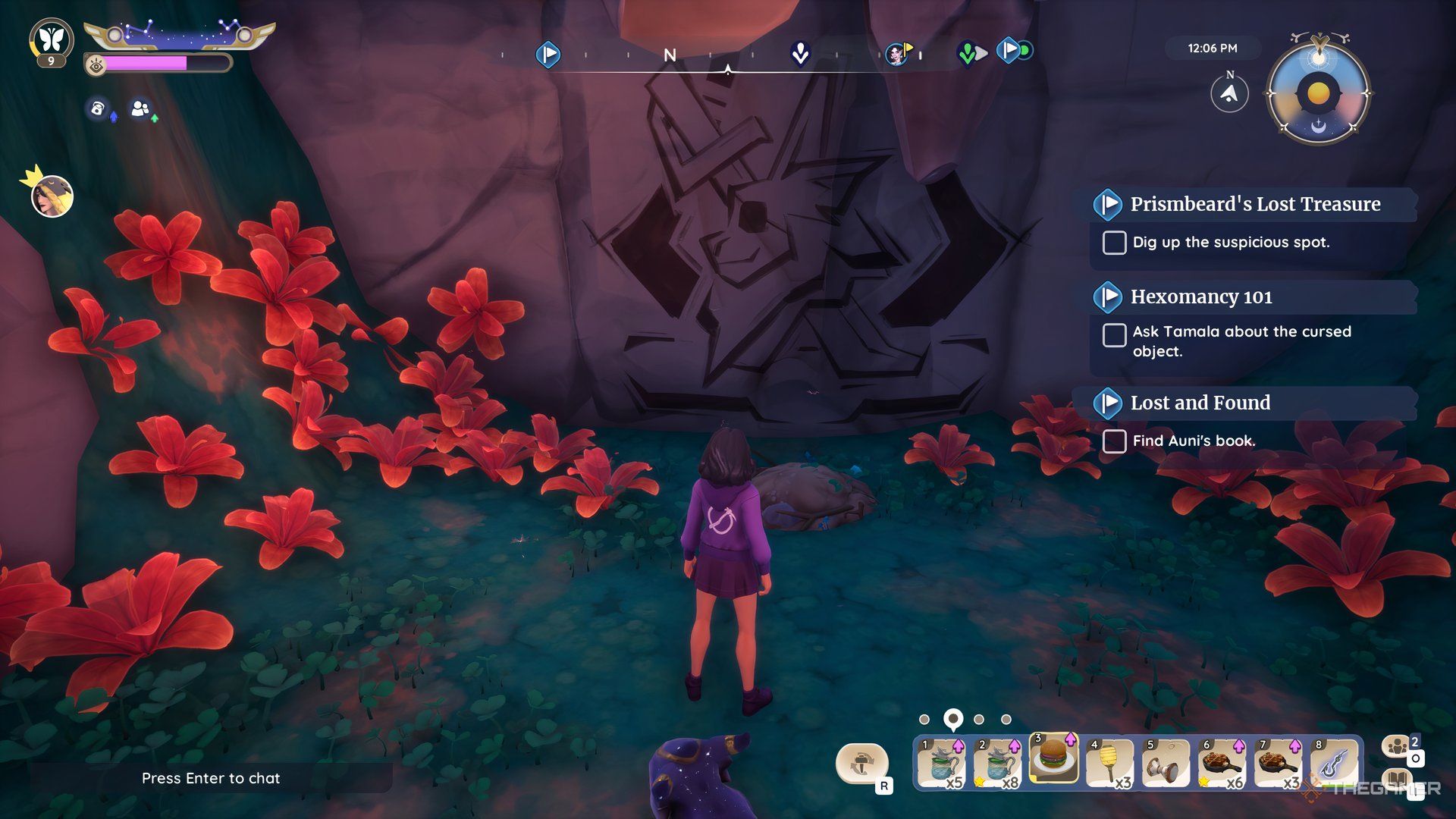Viewport: 1456px width, 819px height.
Task: Tick the 'Find Auni's book' checkbox
Action: click(1114, 441)
